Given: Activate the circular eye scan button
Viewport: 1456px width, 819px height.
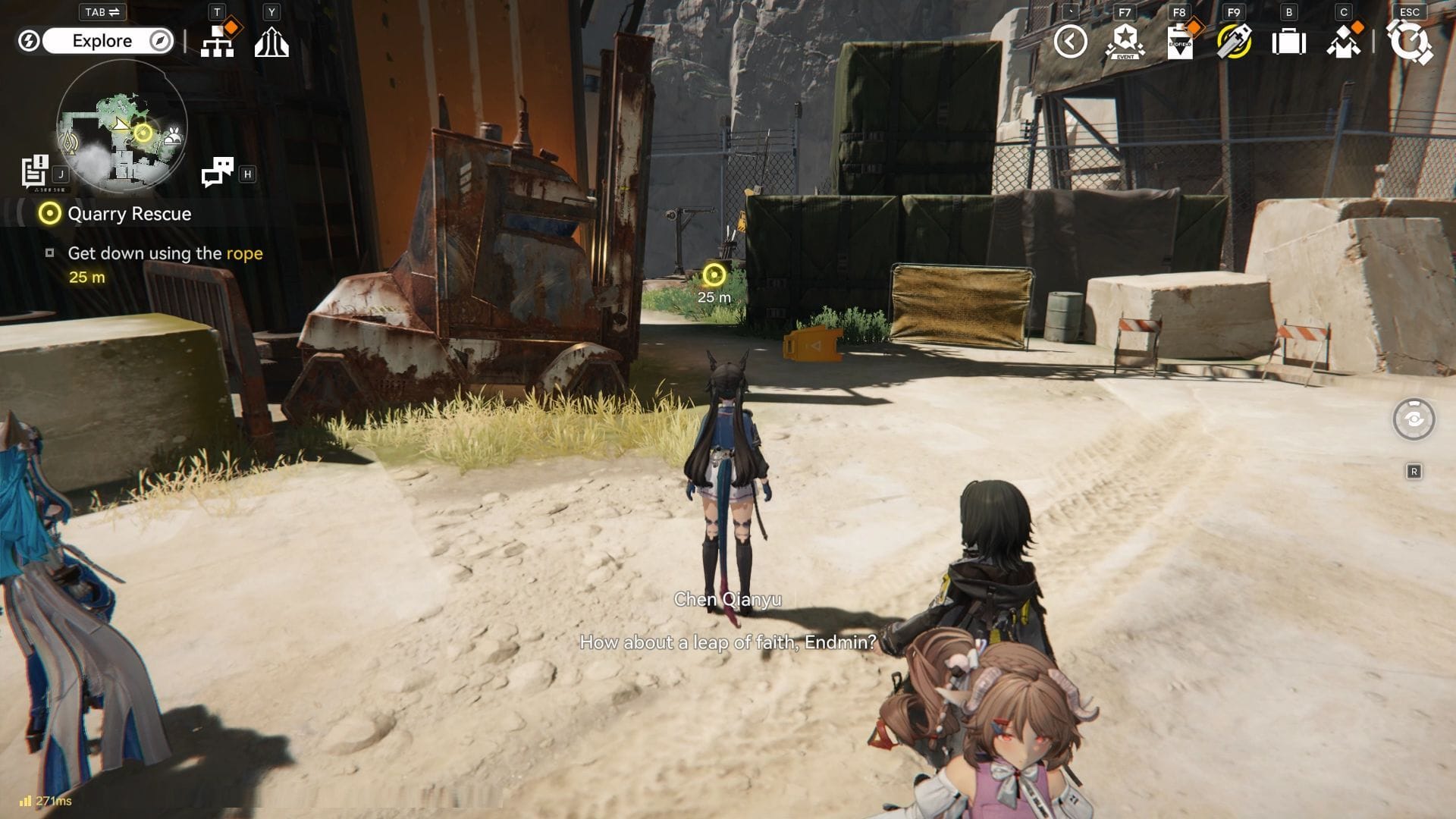Looking at the screenshot, I should pos(1414,419).
